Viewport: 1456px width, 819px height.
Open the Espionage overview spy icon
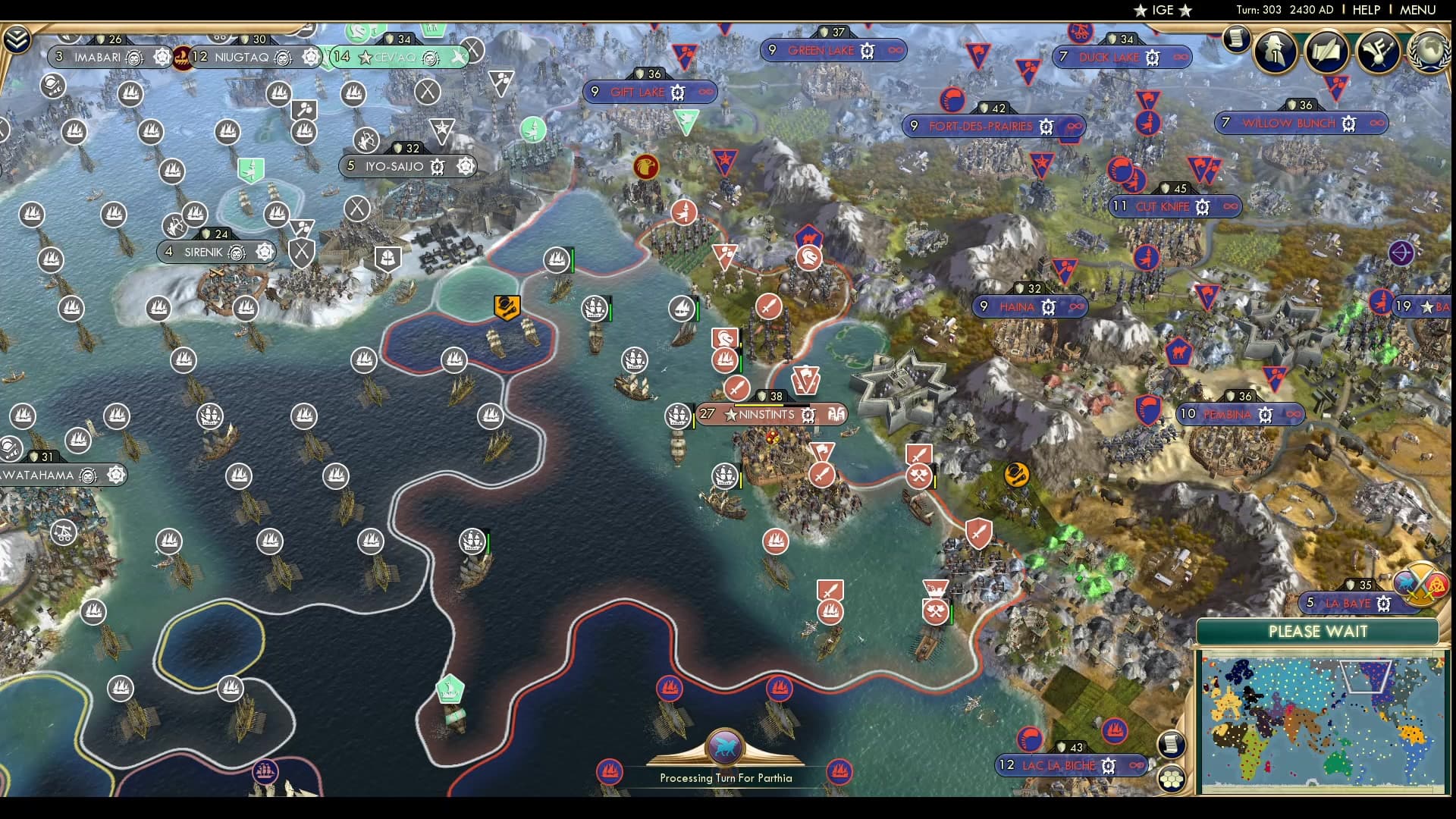tap(1274, 52)
